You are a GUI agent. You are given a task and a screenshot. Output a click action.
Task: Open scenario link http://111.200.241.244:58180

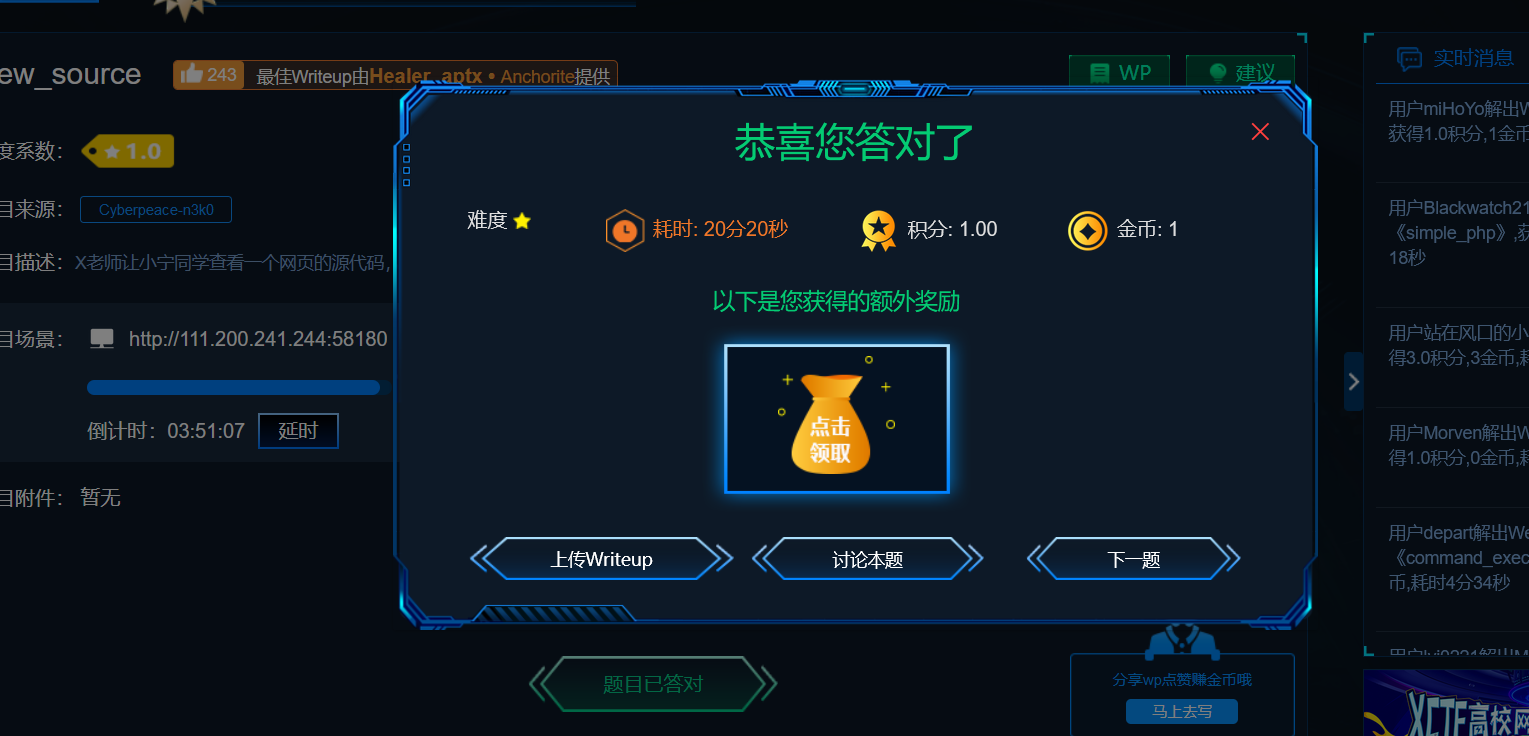pos(257,338)
